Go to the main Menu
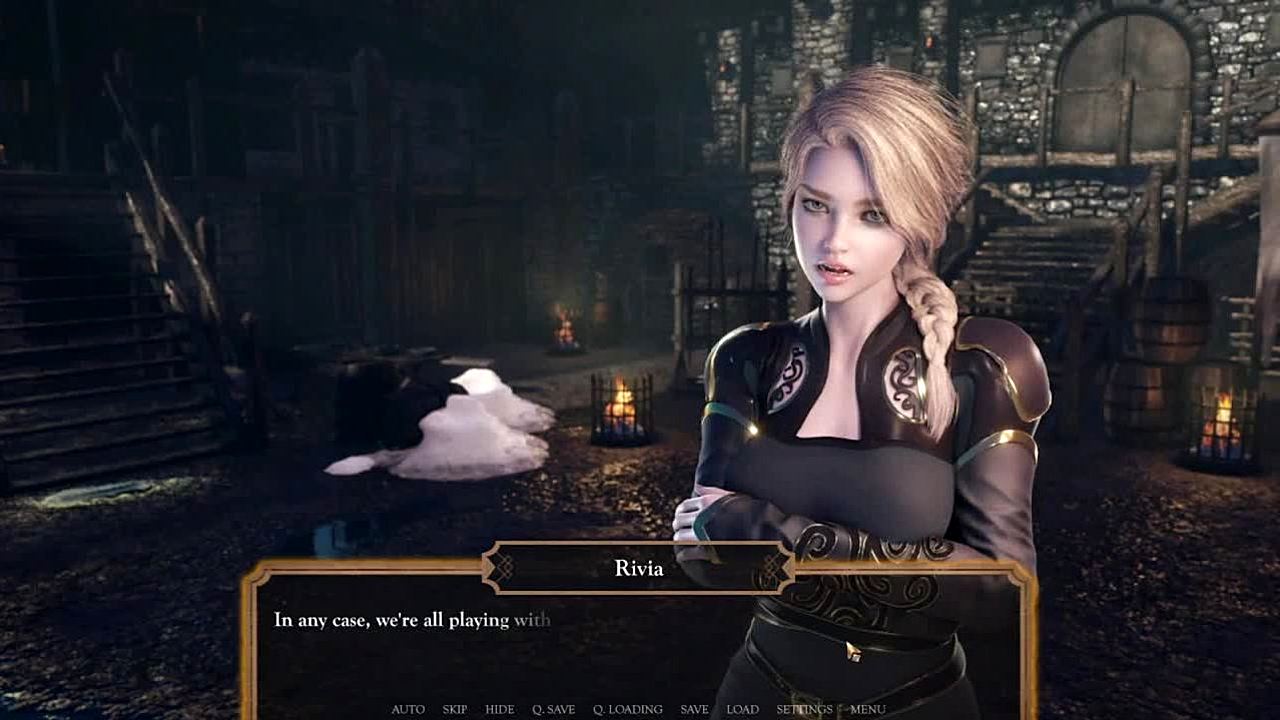Viewport: 1280px width, 720px height. tap(868, 709)
